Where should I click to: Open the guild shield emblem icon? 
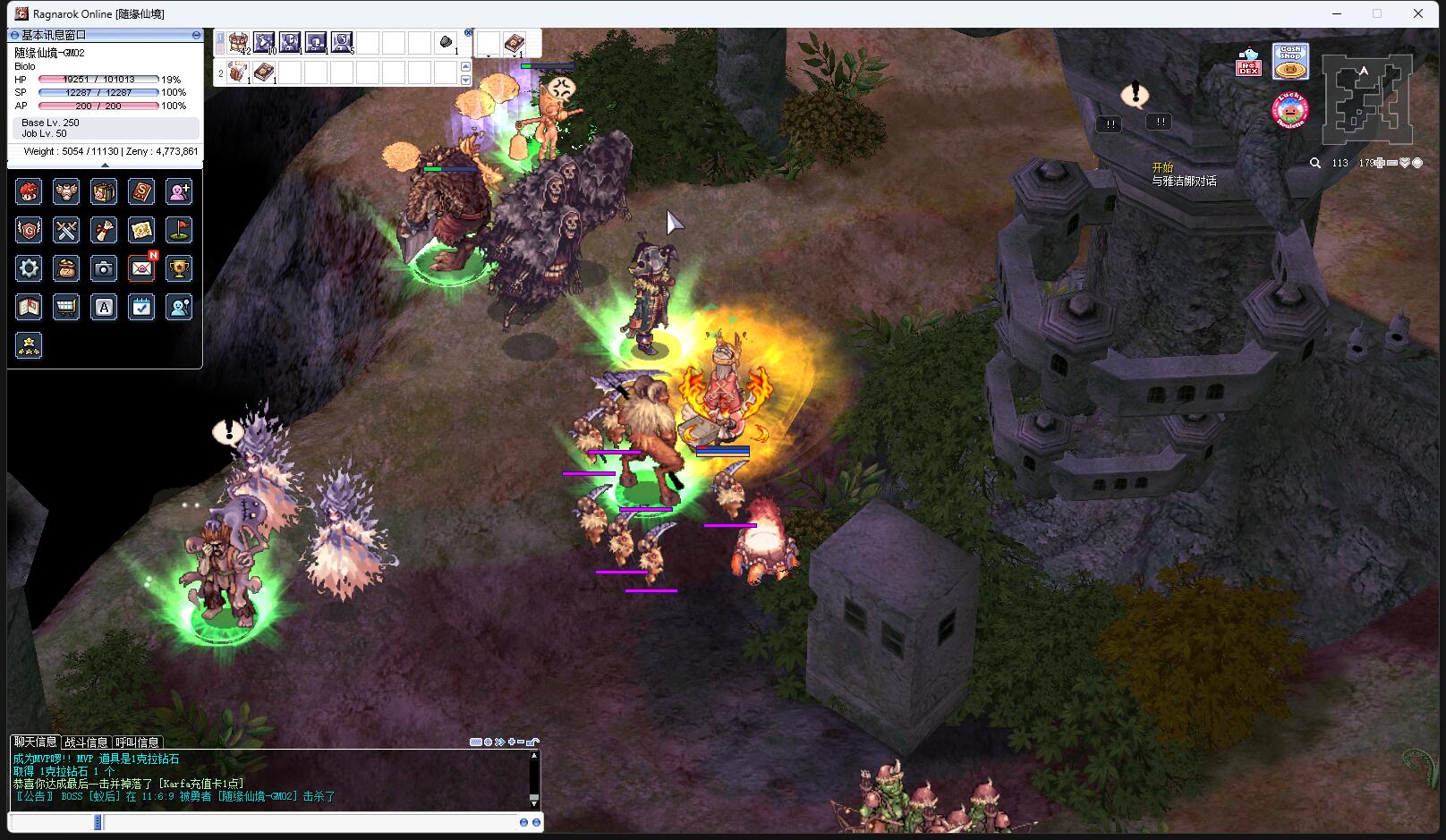point(29,230)
